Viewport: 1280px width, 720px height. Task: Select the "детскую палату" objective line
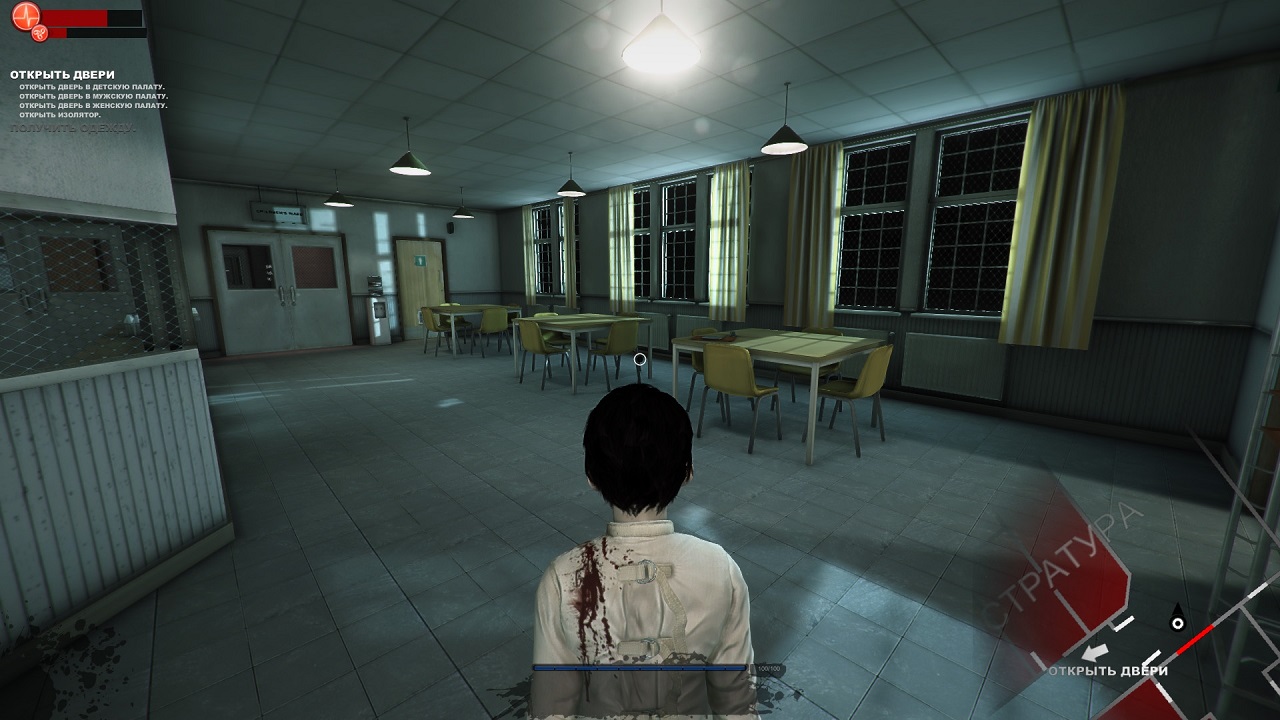coord(92,87)
